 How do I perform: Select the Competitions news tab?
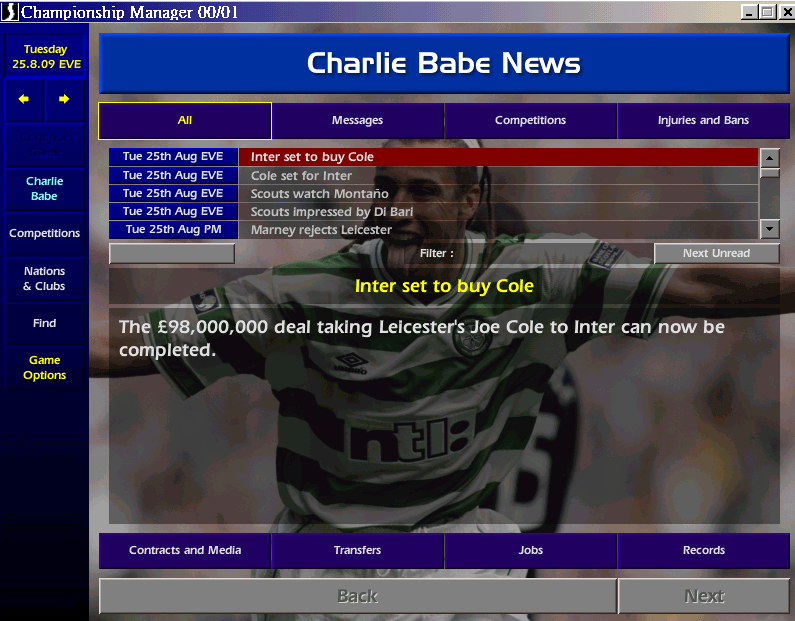530,121
